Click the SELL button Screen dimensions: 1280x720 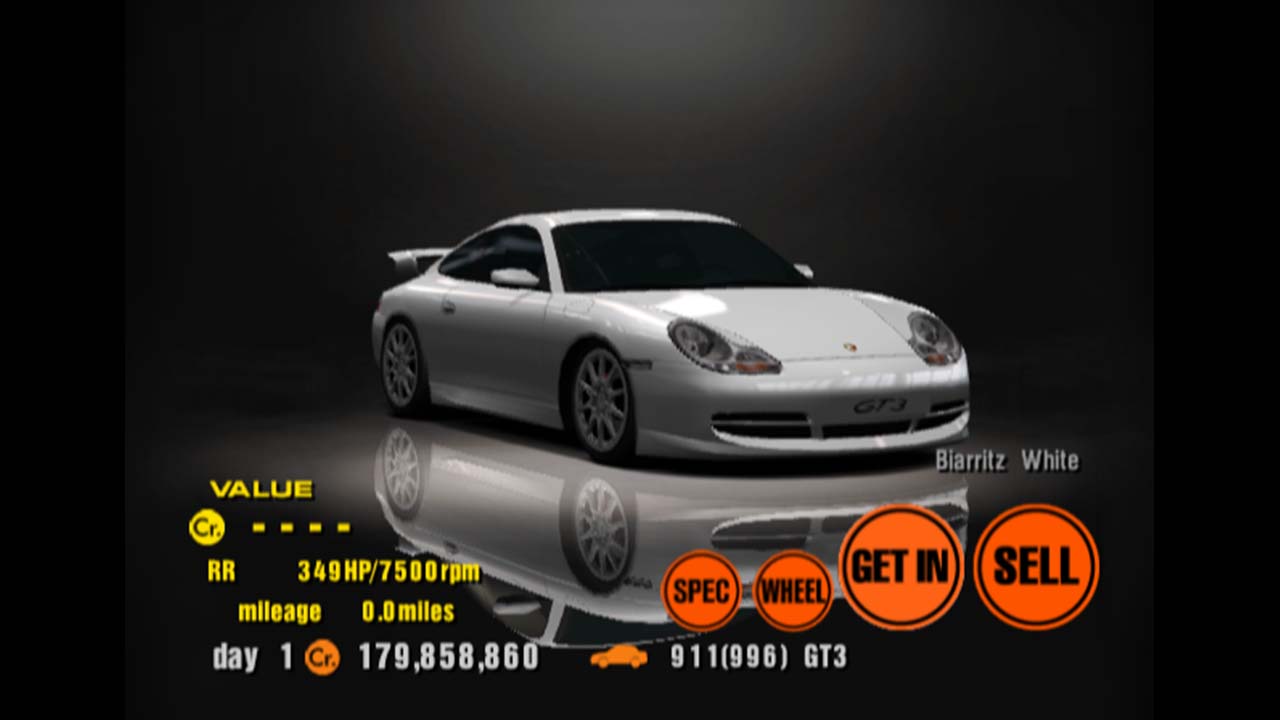click(1036, 567)
